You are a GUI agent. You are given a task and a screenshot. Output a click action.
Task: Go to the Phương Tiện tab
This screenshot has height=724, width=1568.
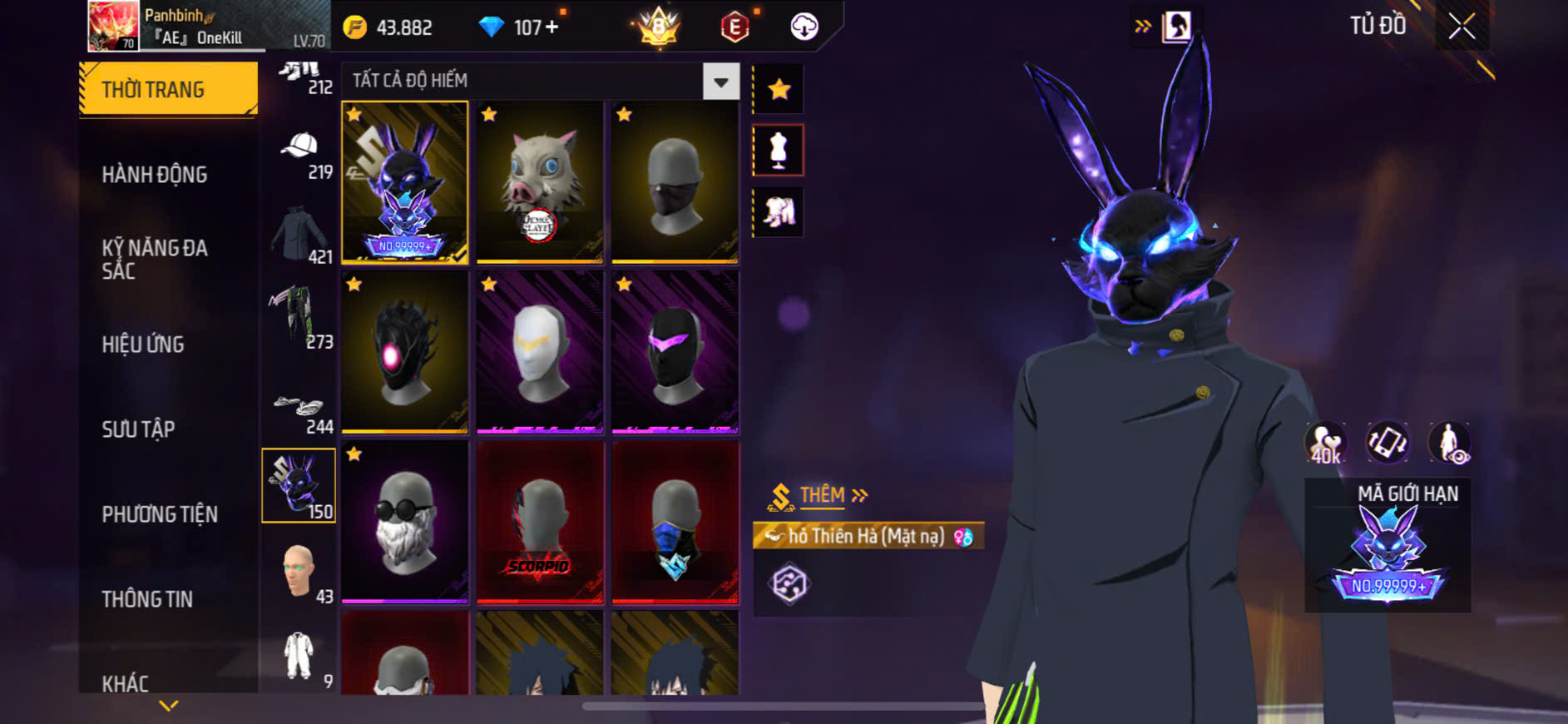[x=160, y=514]
